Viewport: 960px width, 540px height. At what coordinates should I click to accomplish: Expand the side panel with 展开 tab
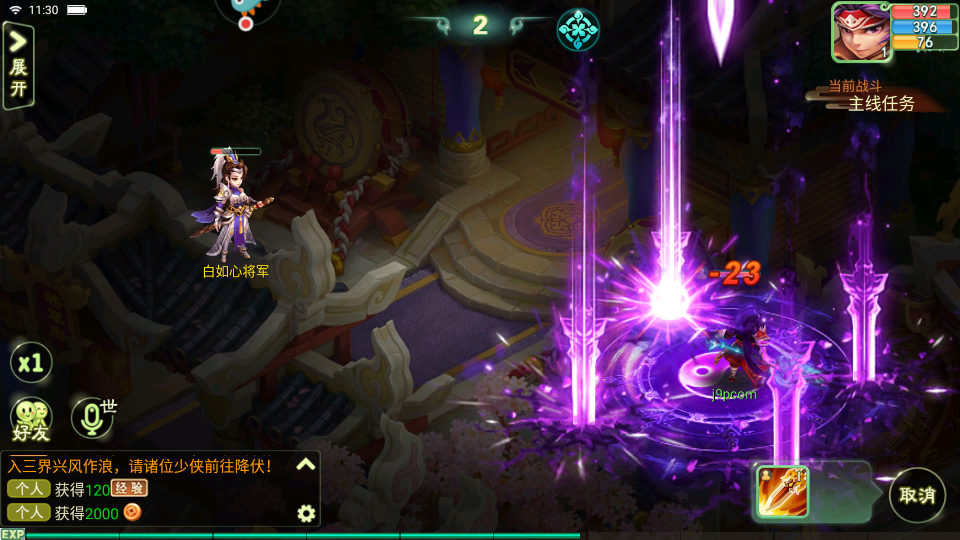point(18,66)
